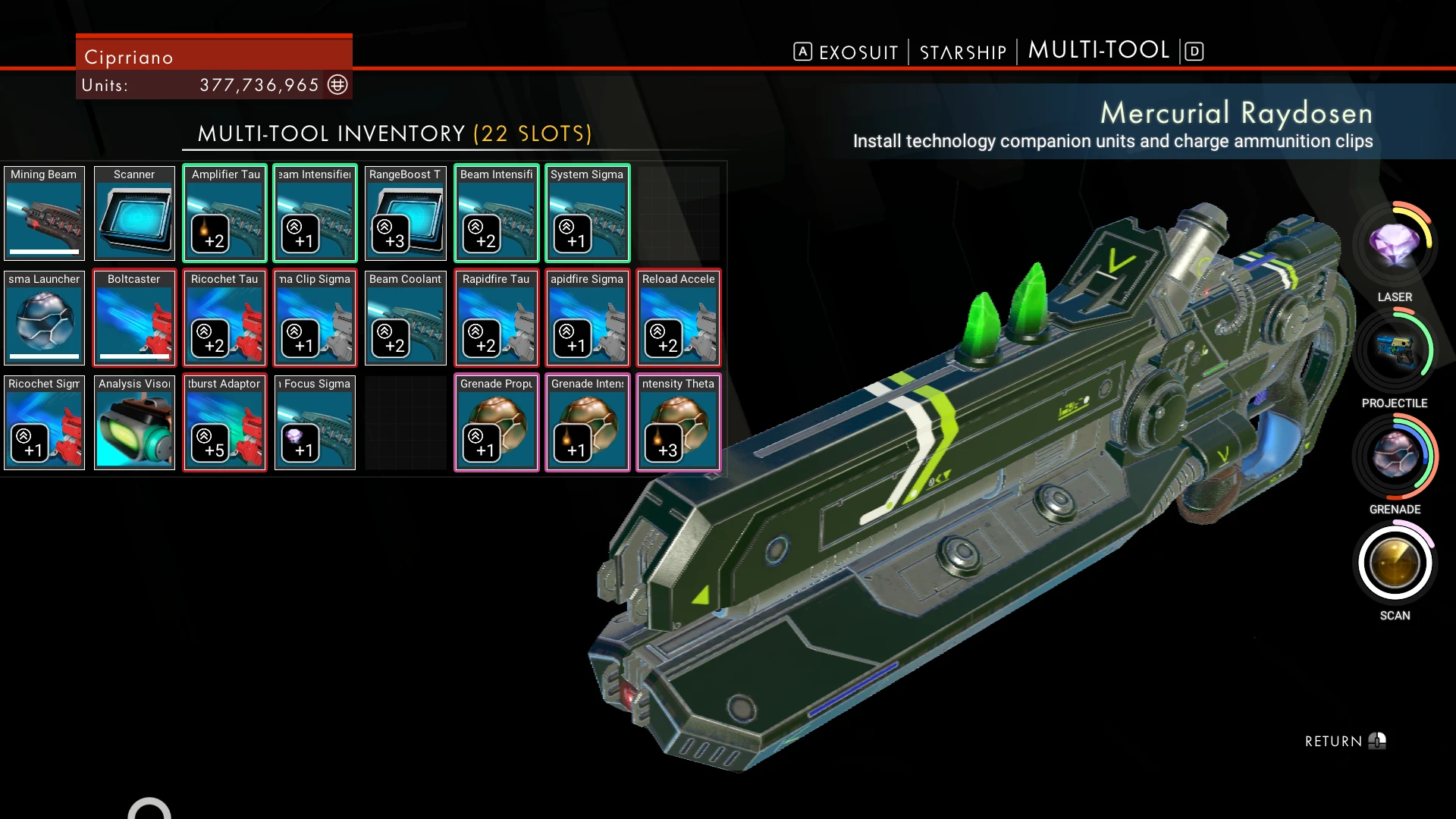Pick the System Sigma slot
Viewport: 1456px width, 819px height.
[587, 213]
